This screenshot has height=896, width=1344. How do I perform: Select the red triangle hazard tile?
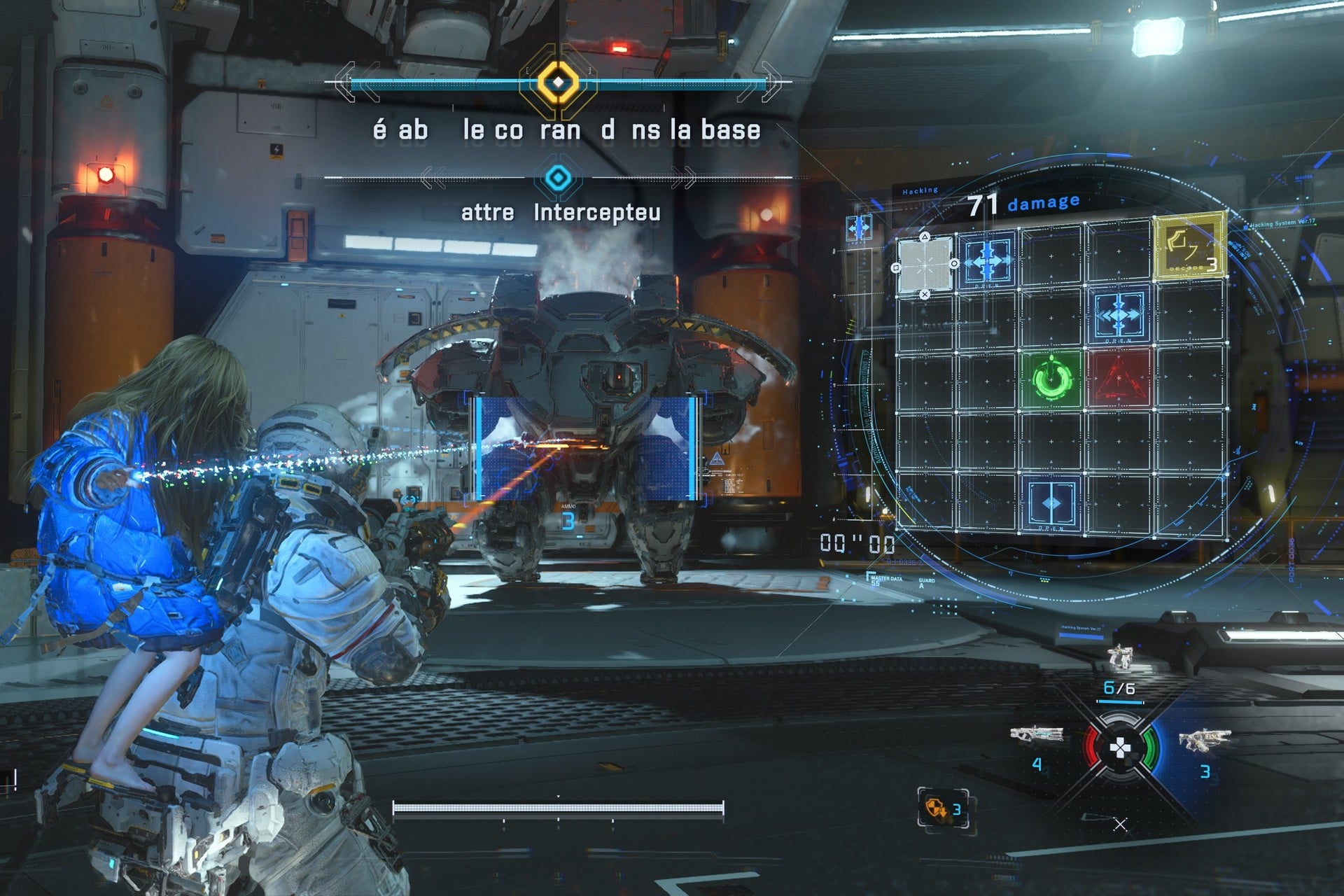1119,379
